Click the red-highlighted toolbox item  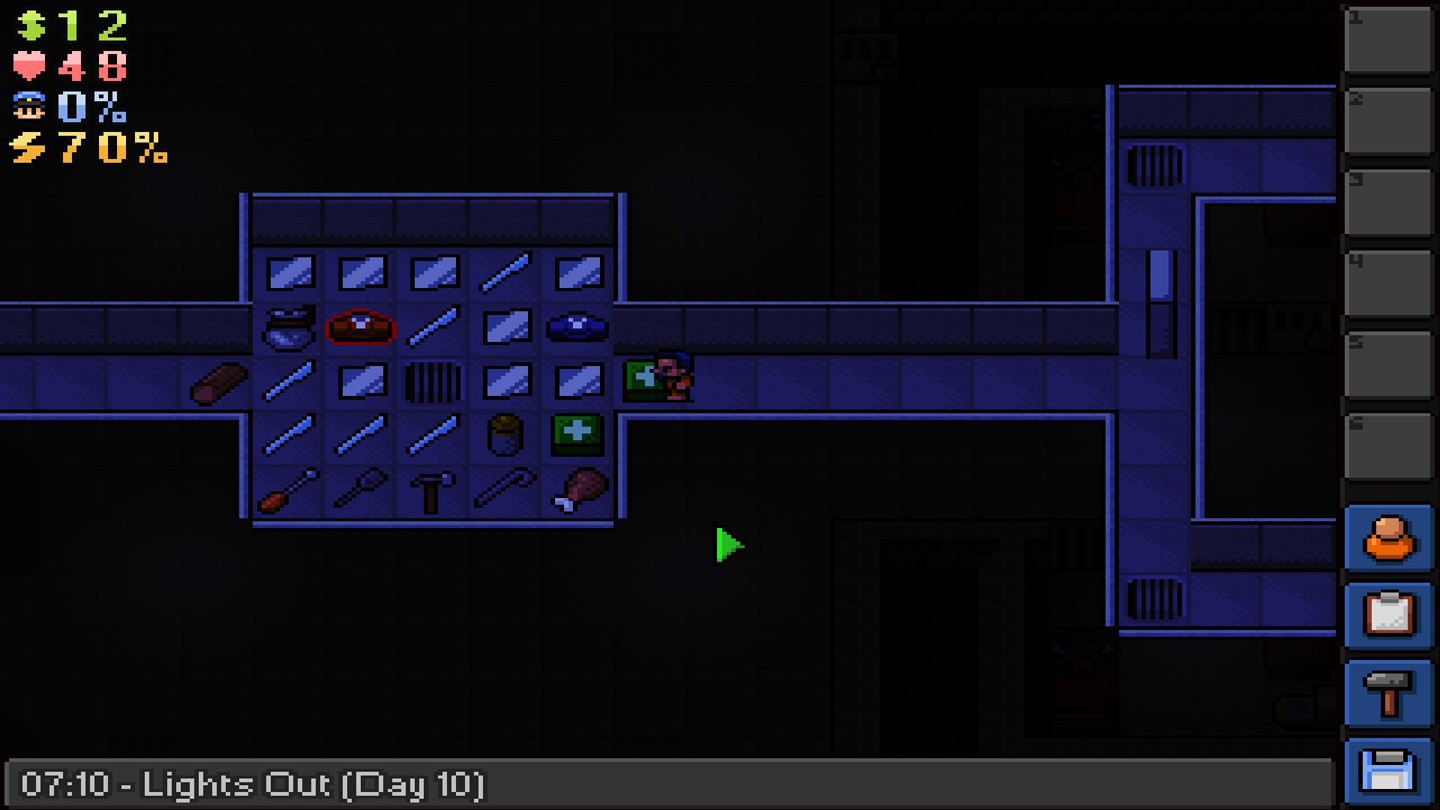(361, 325)
